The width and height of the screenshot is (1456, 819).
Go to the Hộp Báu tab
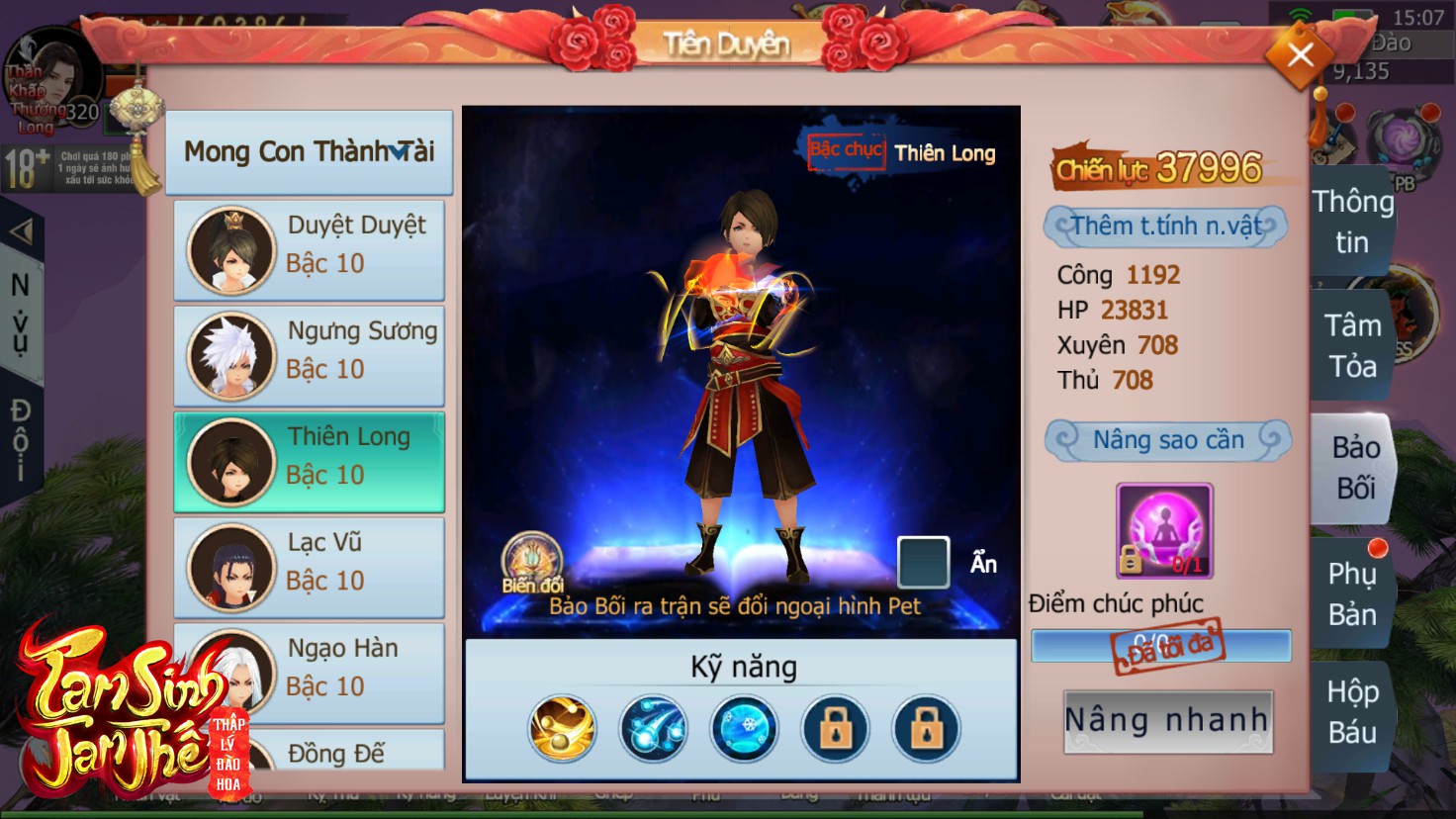click(x=1352, y=711)
